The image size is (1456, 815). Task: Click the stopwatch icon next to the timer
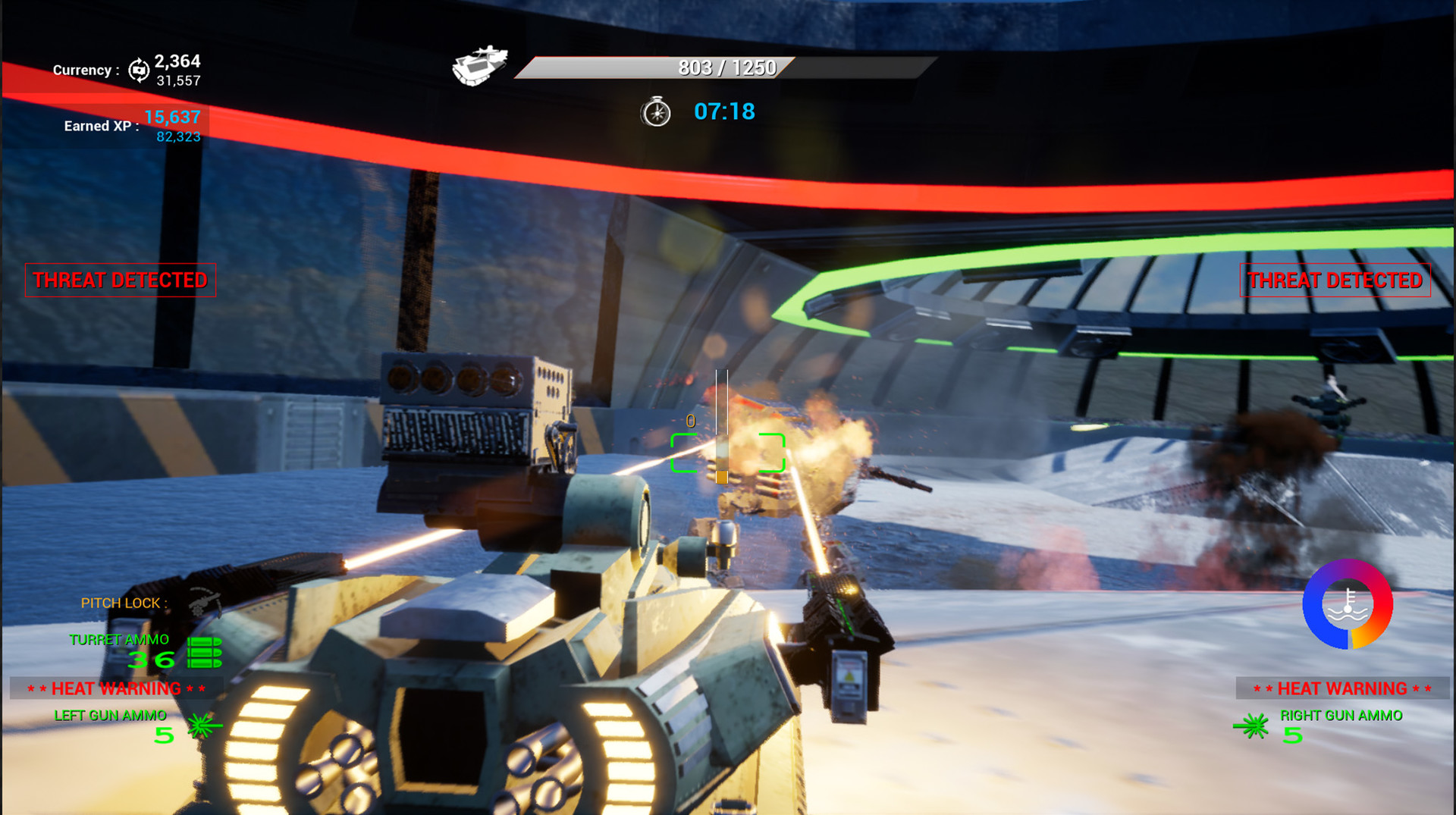point(656,112)
